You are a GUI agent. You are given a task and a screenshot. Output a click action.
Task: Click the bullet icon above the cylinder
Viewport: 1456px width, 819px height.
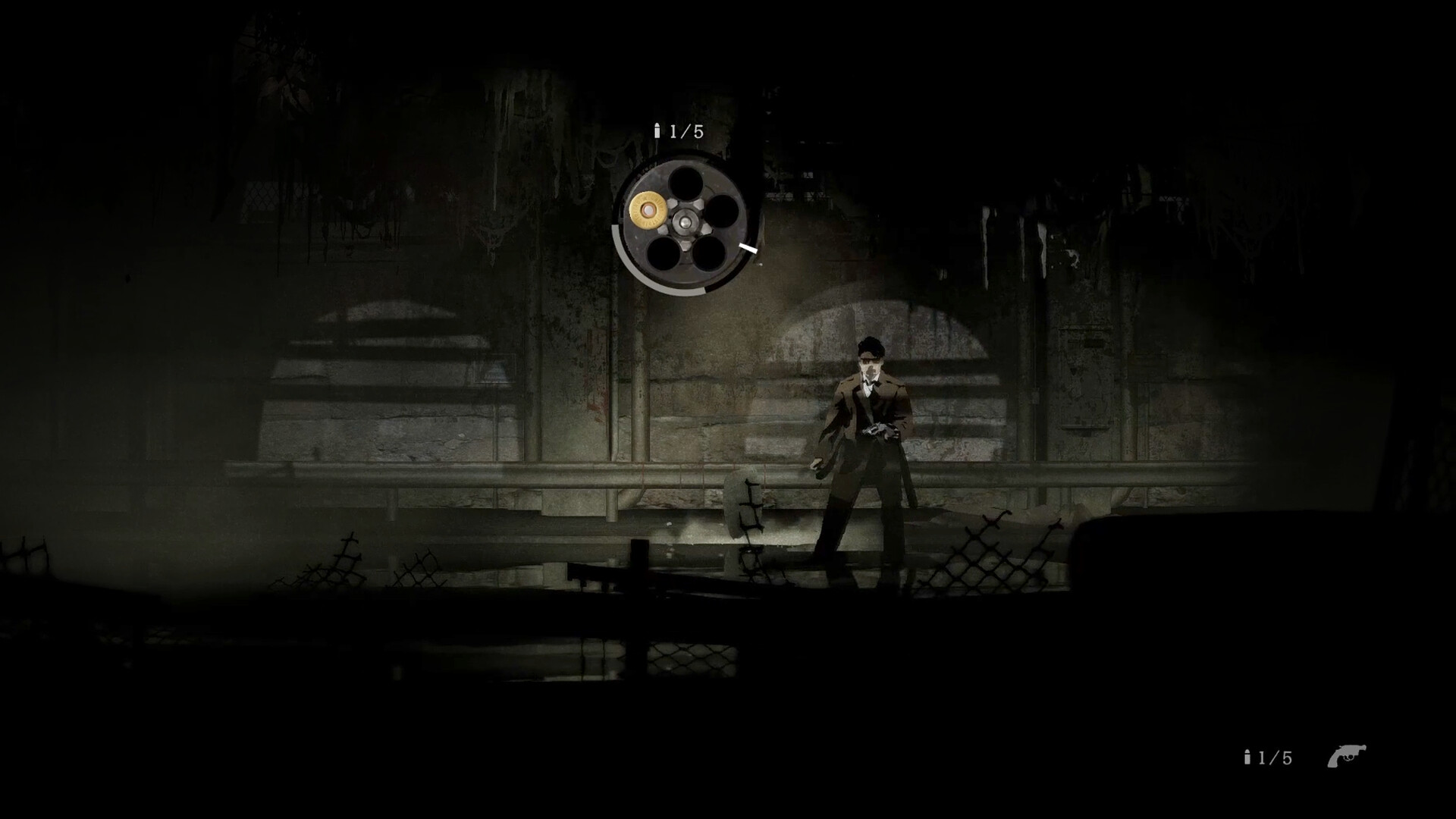click(x=657, y=130)
